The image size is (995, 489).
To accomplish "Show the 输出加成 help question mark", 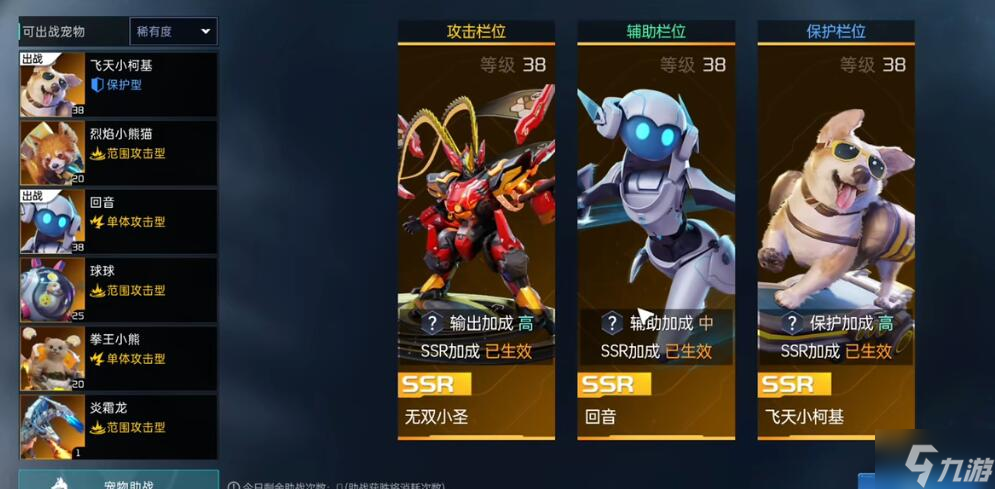I will coord(432,323).
